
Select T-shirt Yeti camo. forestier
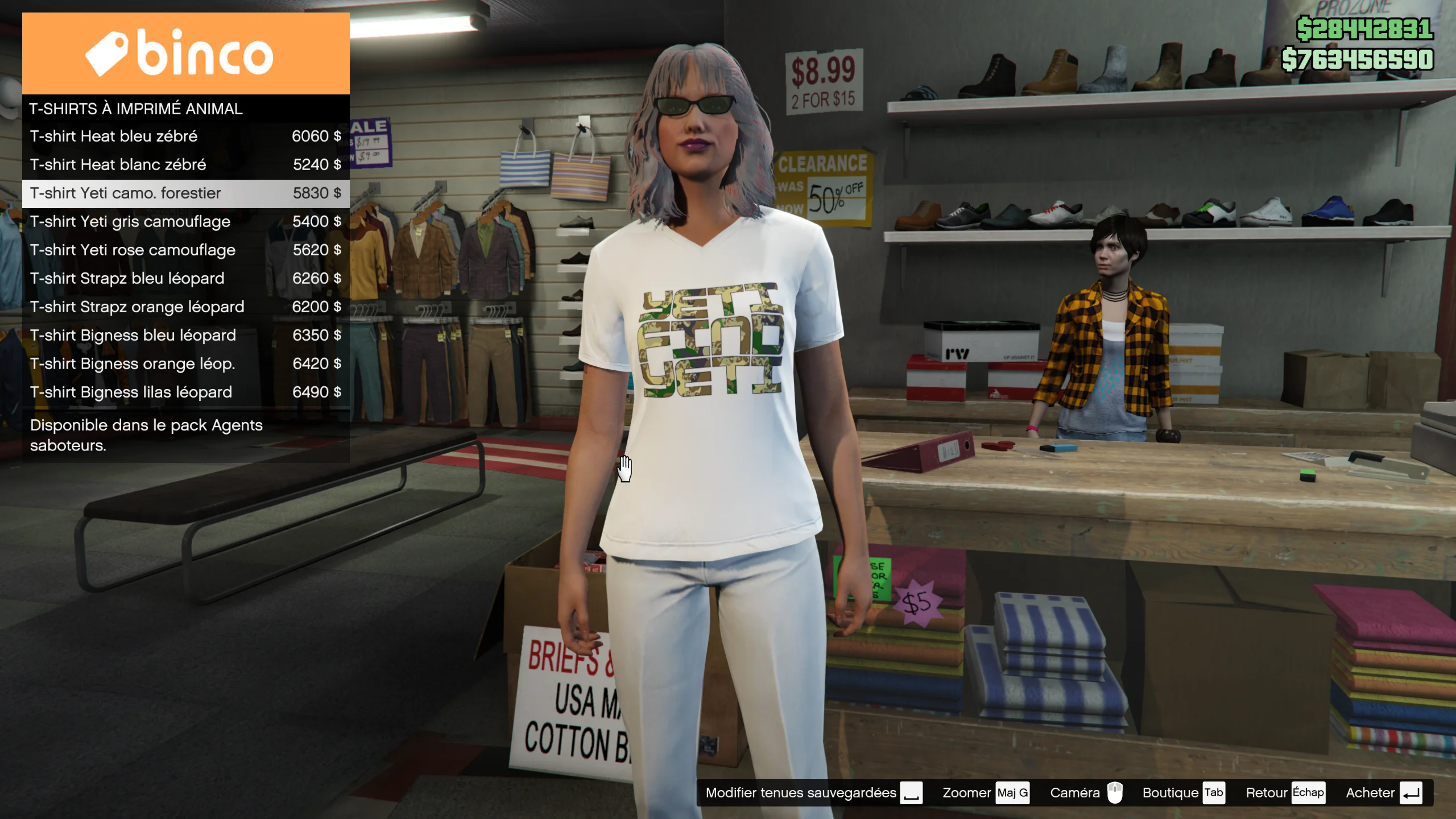click(x=185, y=193)
